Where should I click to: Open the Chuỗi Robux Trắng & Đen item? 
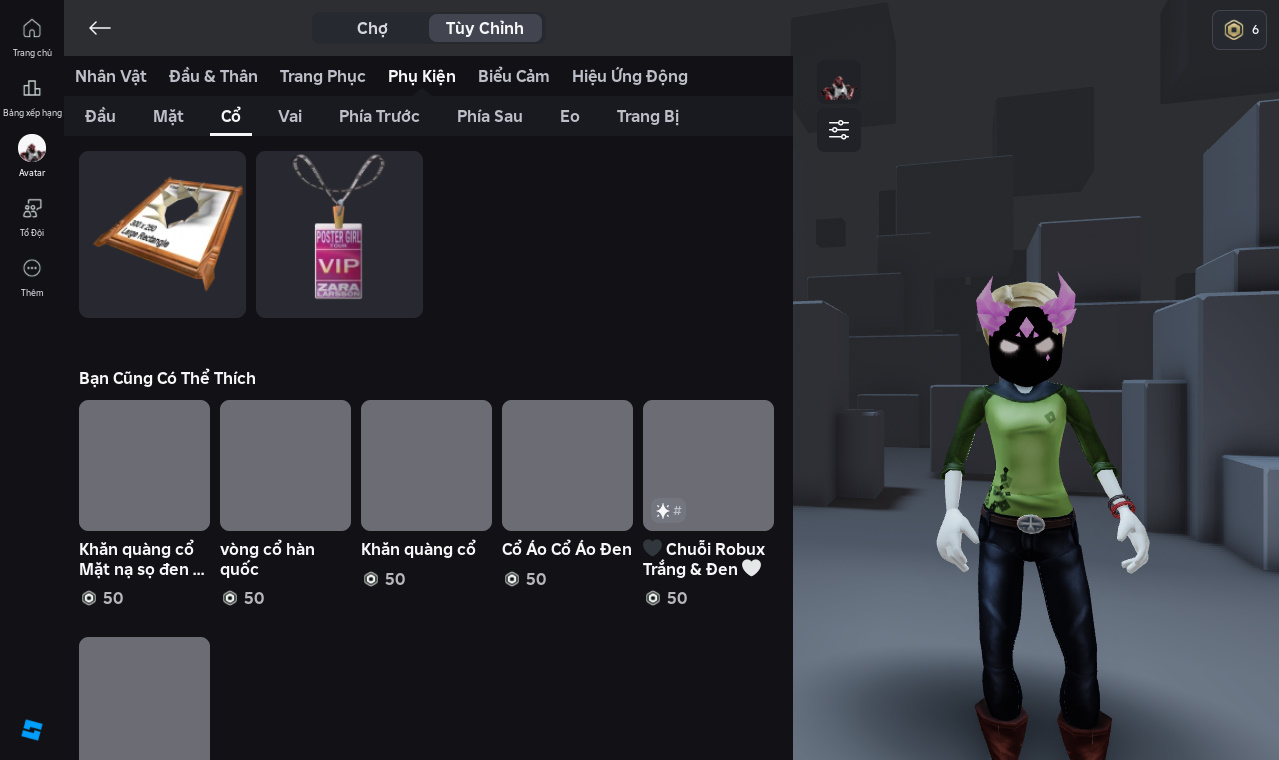pos(708,466)
